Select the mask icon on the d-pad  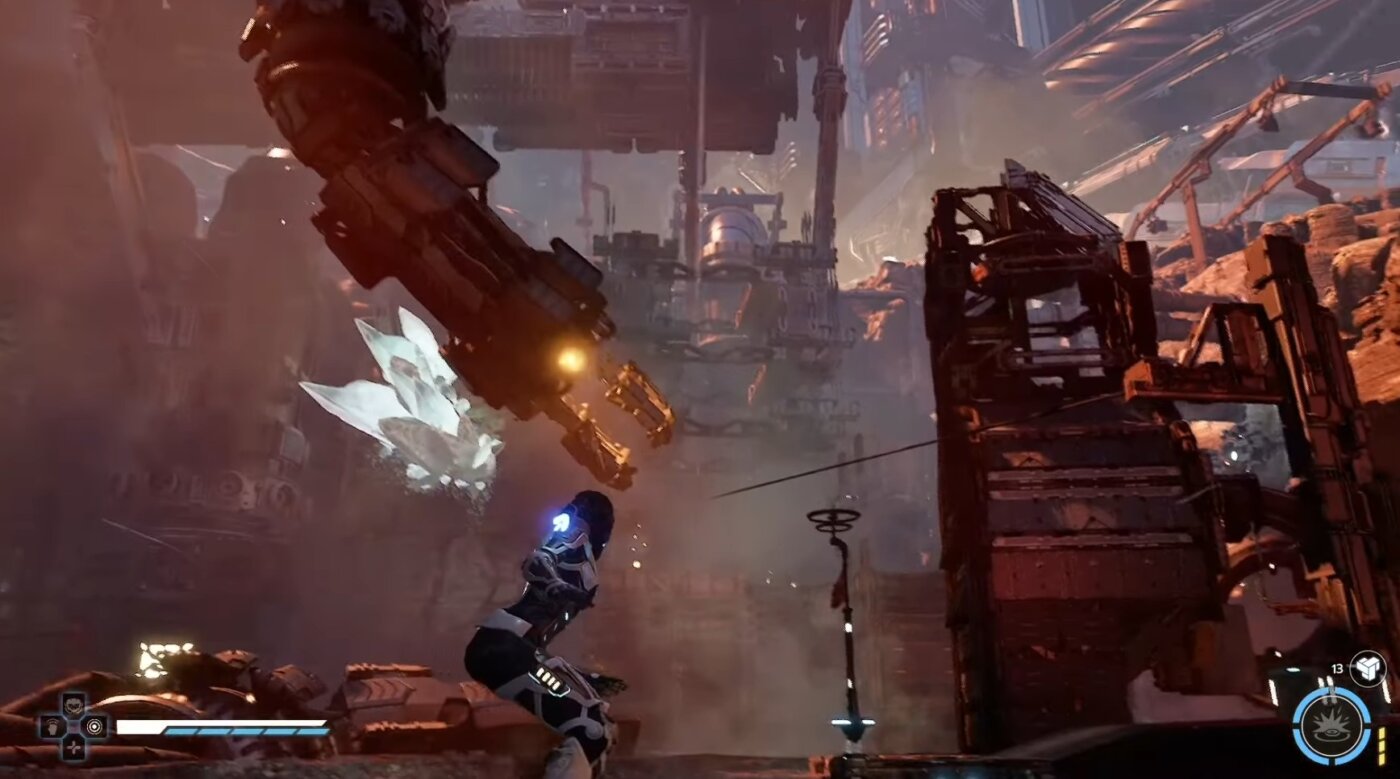(73, 706)
